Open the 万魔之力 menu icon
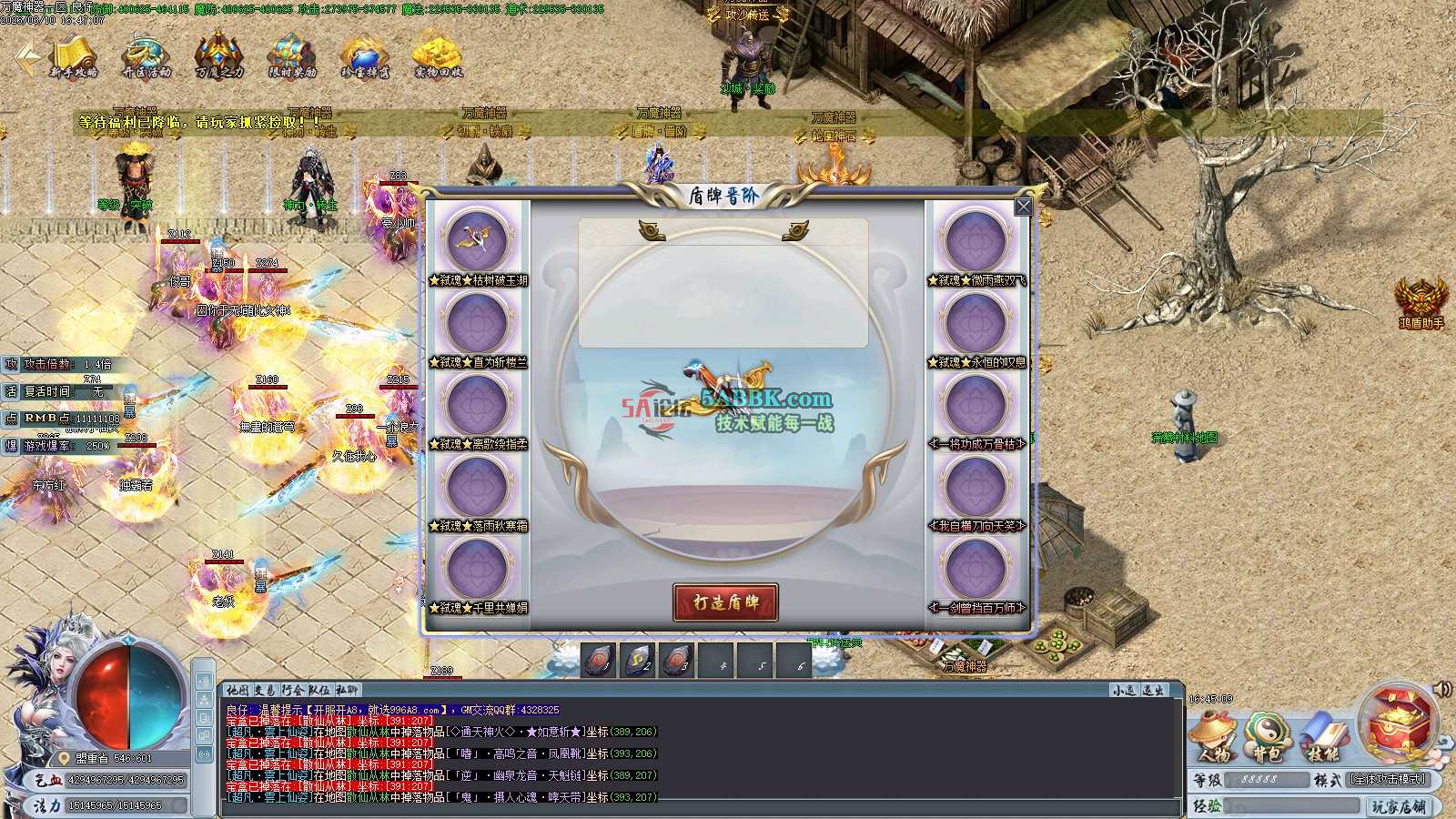Image resolution: width=1456 pixels, height=819 pixels. pyautogui.click(x=219, y=56)
